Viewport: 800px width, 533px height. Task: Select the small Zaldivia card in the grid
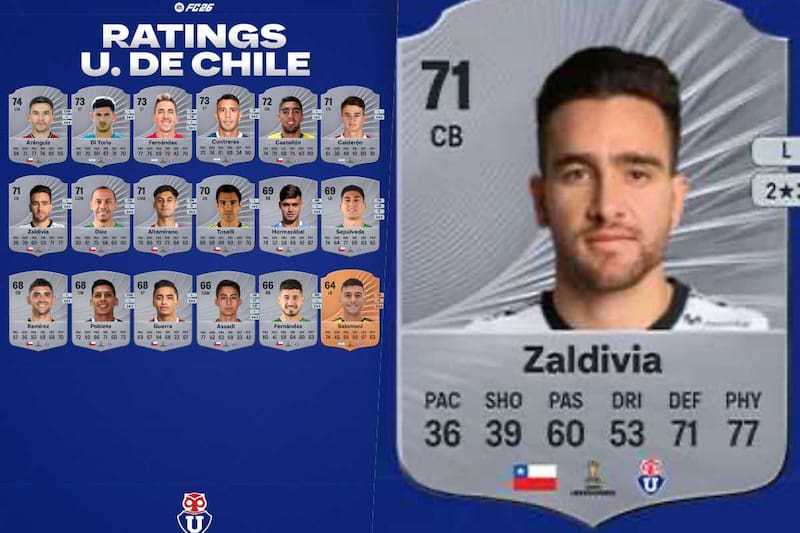[x=40, y=215]
